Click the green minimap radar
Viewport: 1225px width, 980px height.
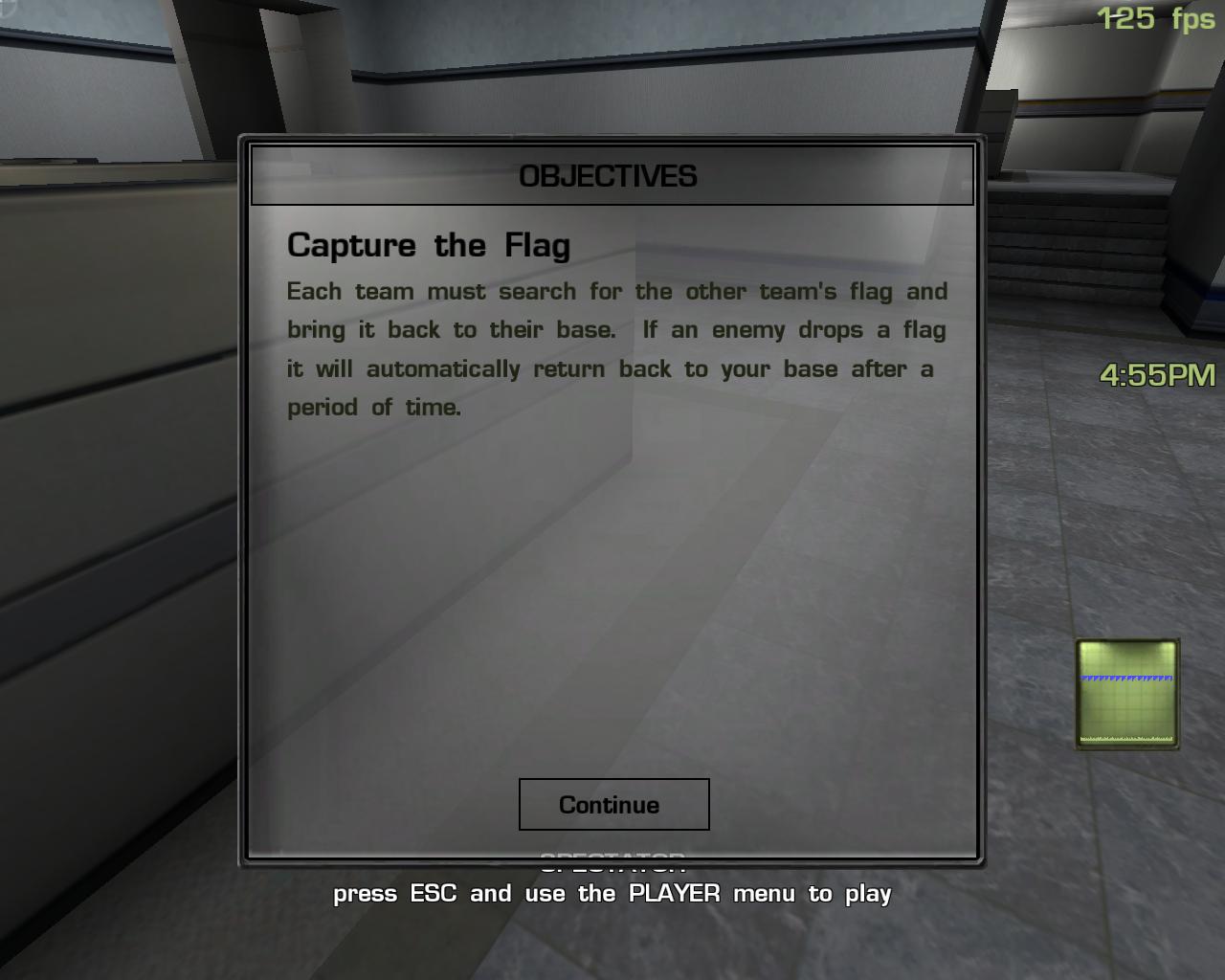[1127, 694]
